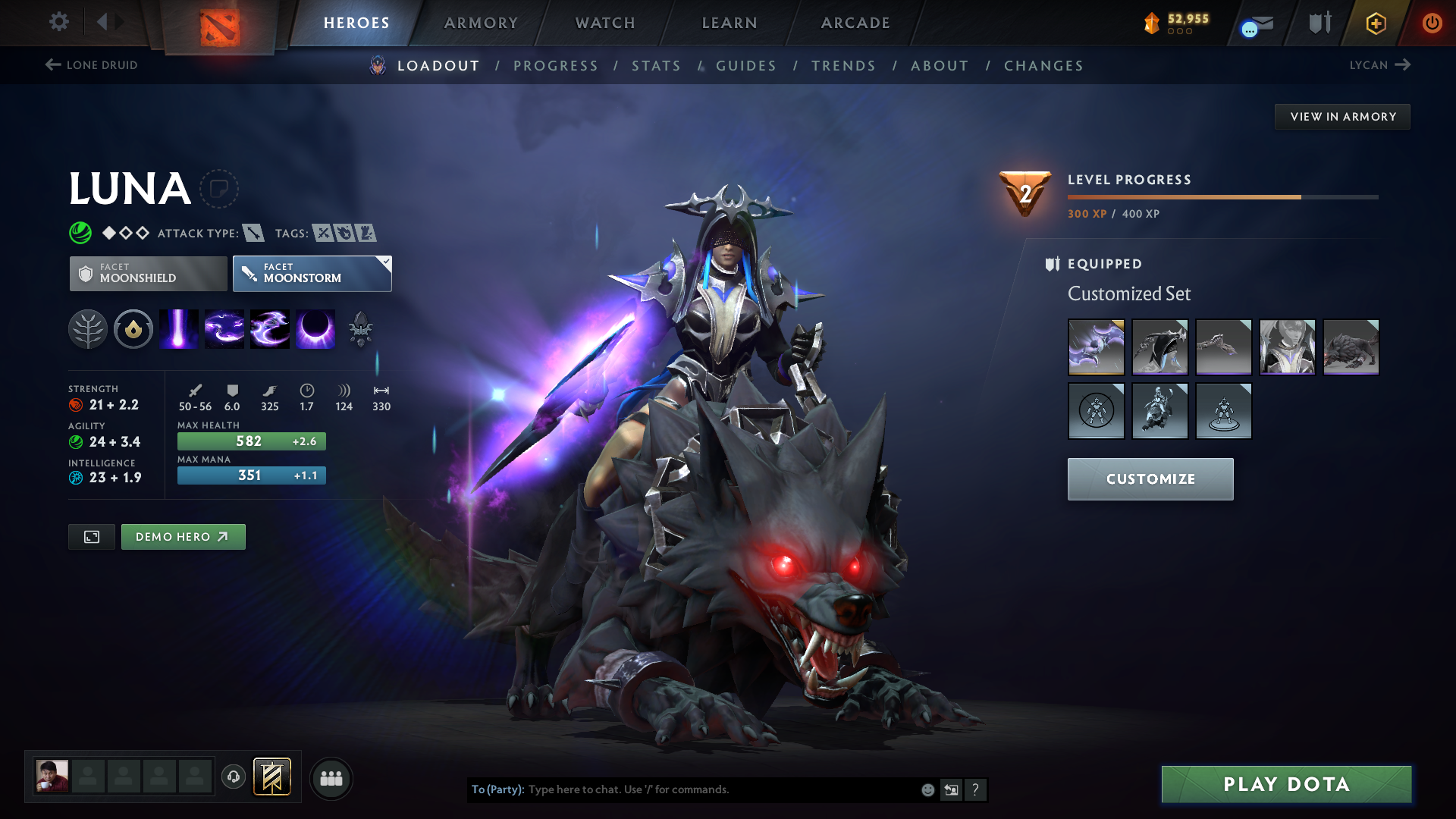The width and height of the screenshot is (1456, 819).
Task: Select the Moonshield facet
Action: pyautogui.click(x=149, y=274)
